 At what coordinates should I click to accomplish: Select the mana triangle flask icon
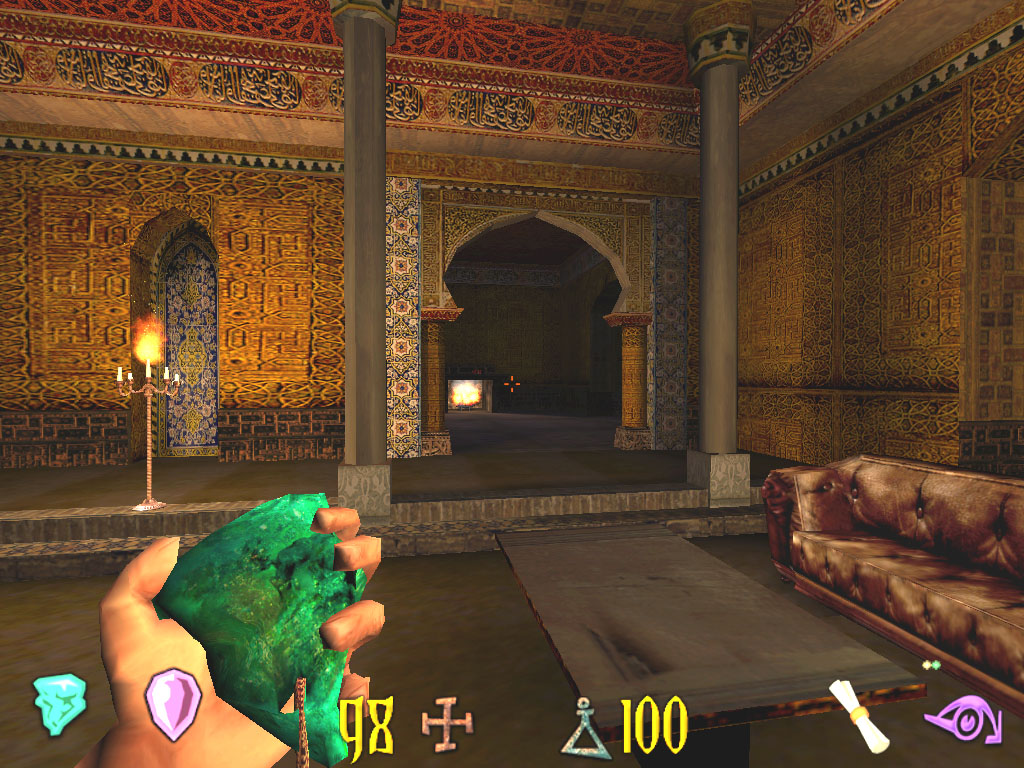point(585,728)
